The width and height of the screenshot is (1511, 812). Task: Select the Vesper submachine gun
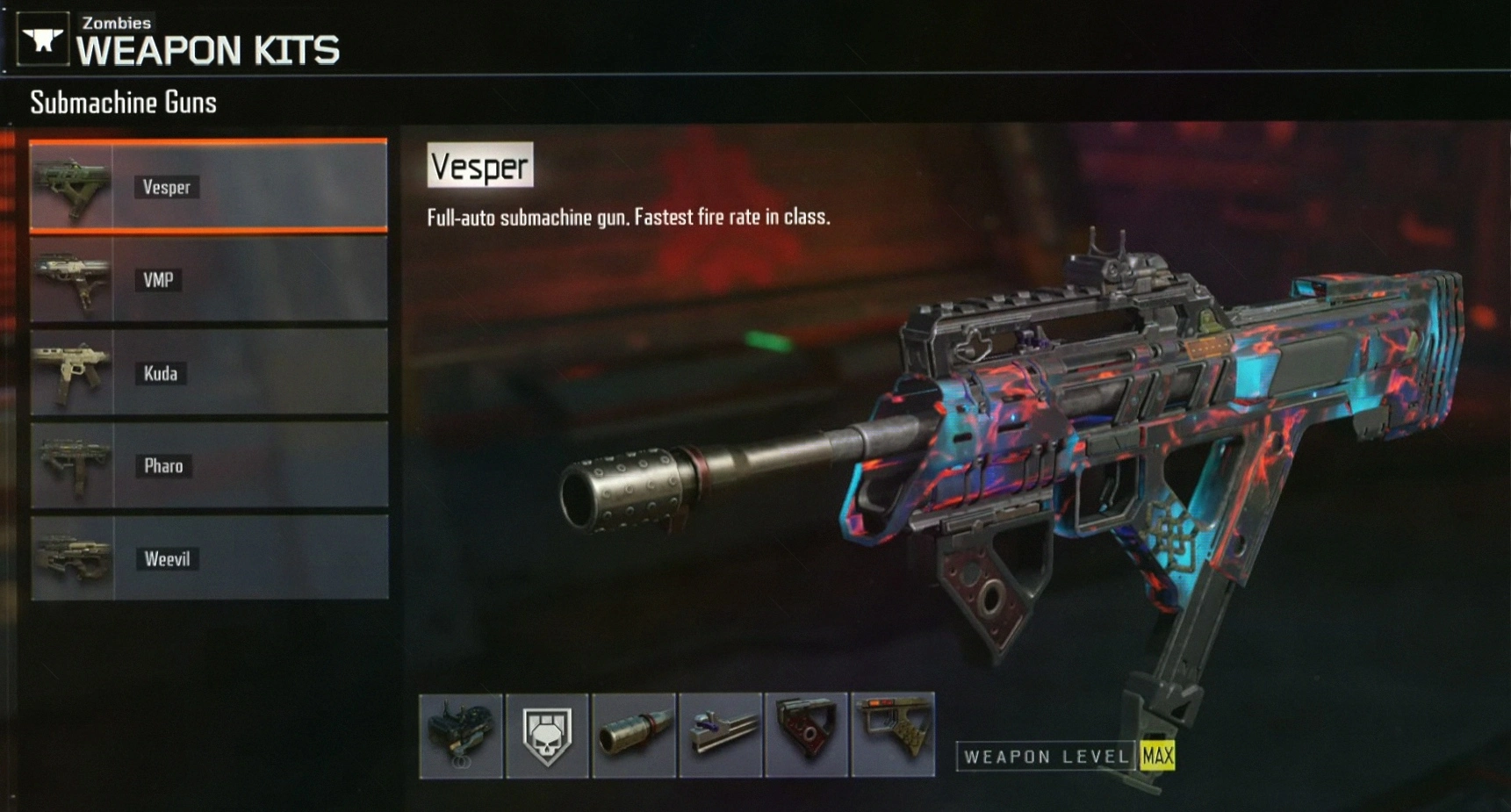tap(208, 186)
